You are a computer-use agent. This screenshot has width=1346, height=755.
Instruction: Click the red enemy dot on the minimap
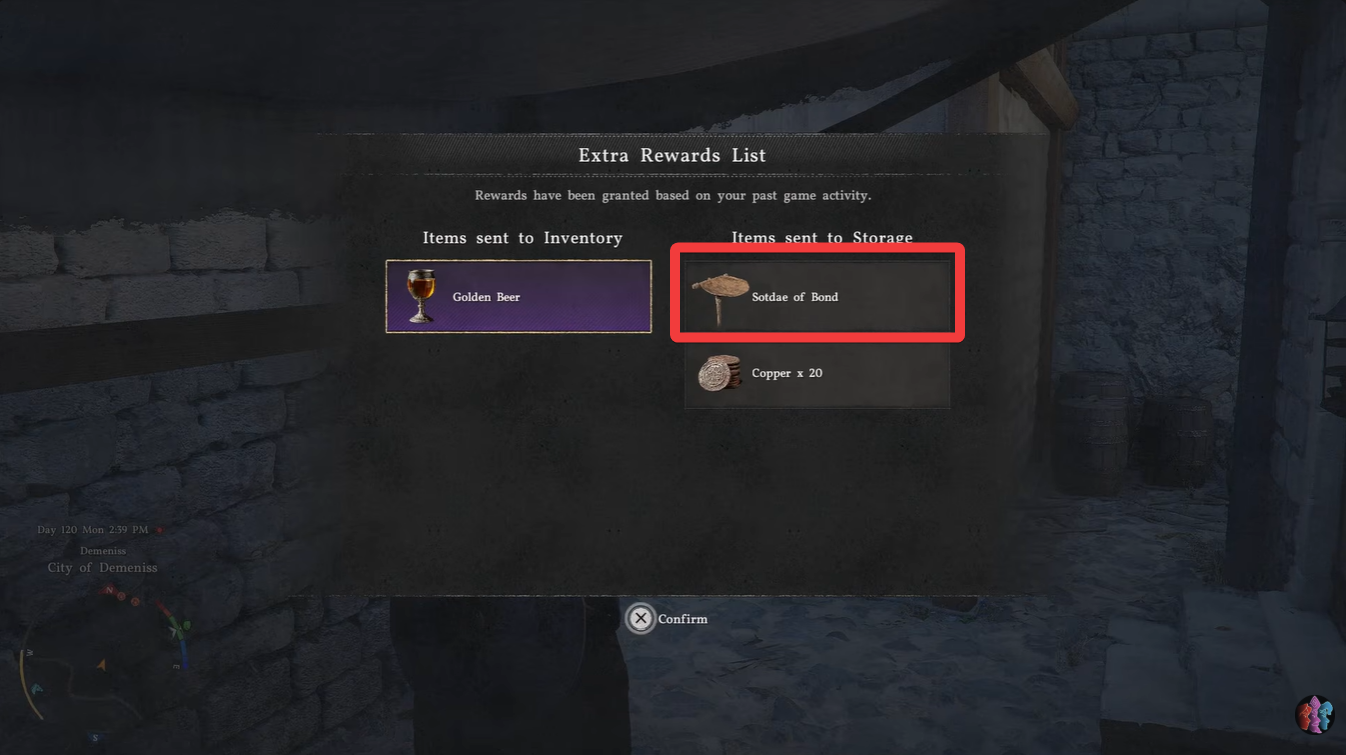point(121,596)
